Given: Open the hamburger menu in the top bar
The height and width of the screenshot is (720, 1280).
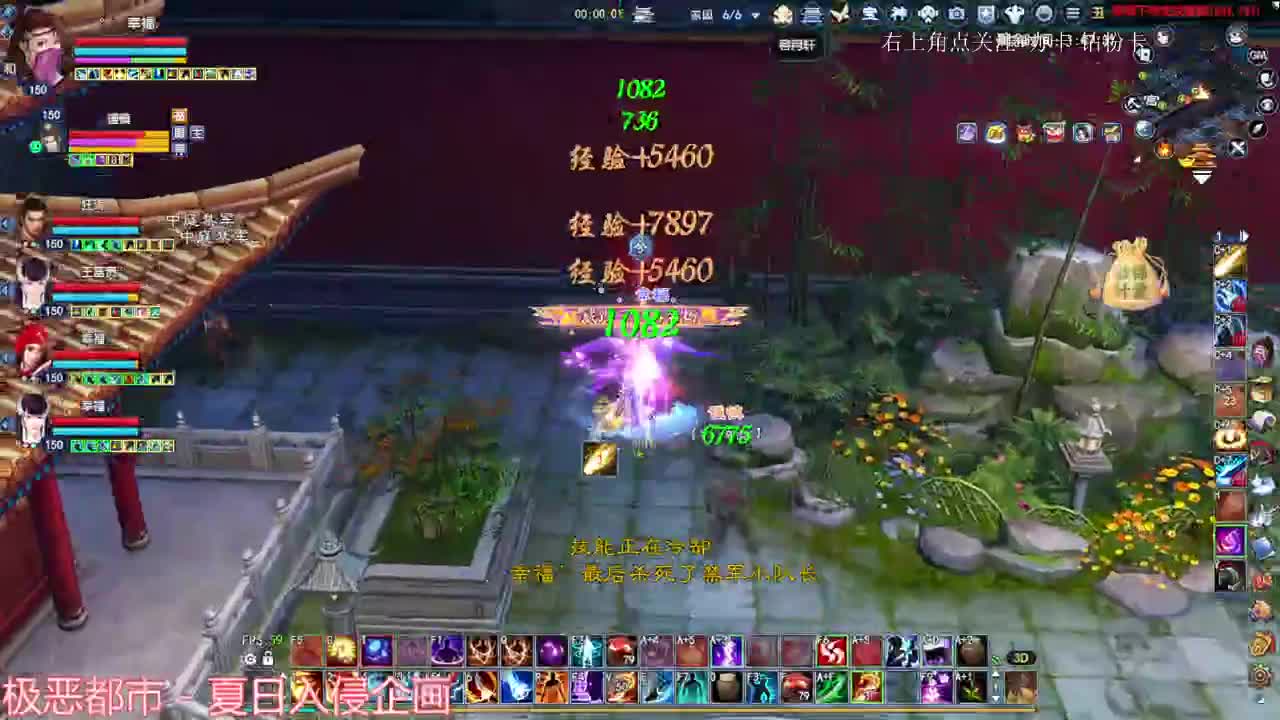Looking at the screenshot, I should pos(1073,14).
